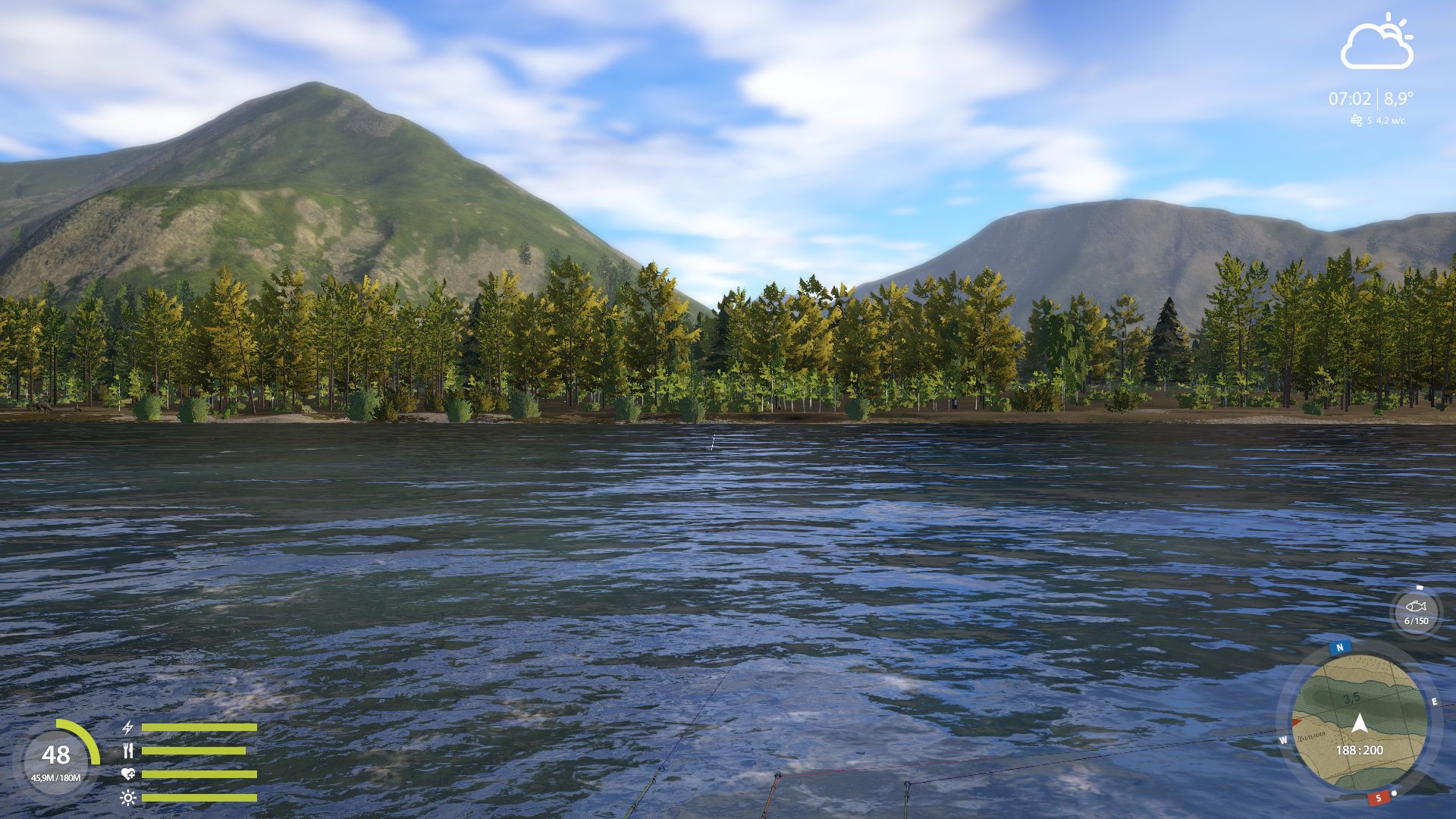This screenshot has width=1456, height=819.
Task: Click the 45,9M/180M experience label
Action: pos(56,777)
